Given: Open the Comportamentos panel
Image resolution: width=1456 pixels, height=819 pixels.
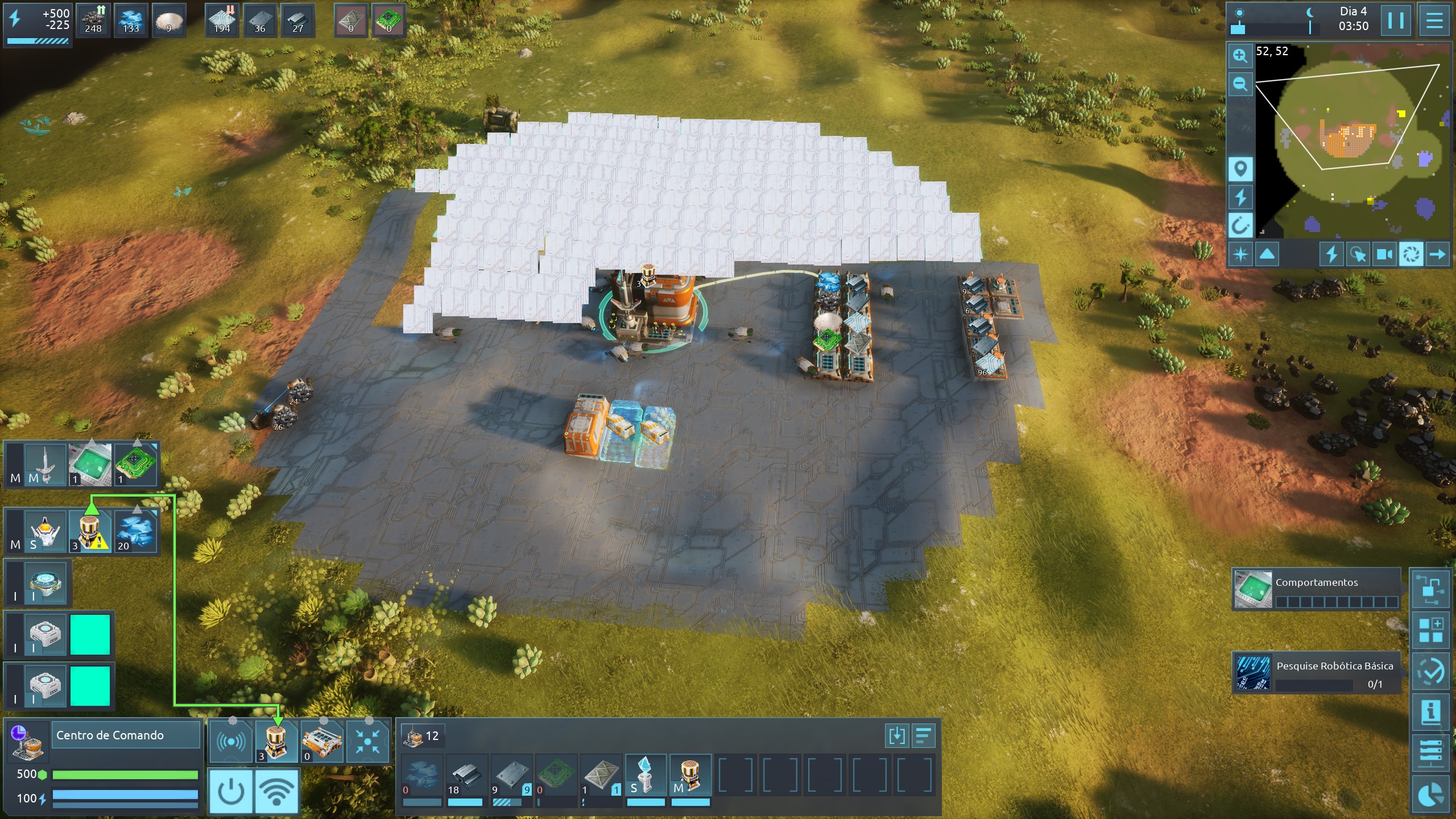Looking at the screenshot, I should (x=1316, y=589).
